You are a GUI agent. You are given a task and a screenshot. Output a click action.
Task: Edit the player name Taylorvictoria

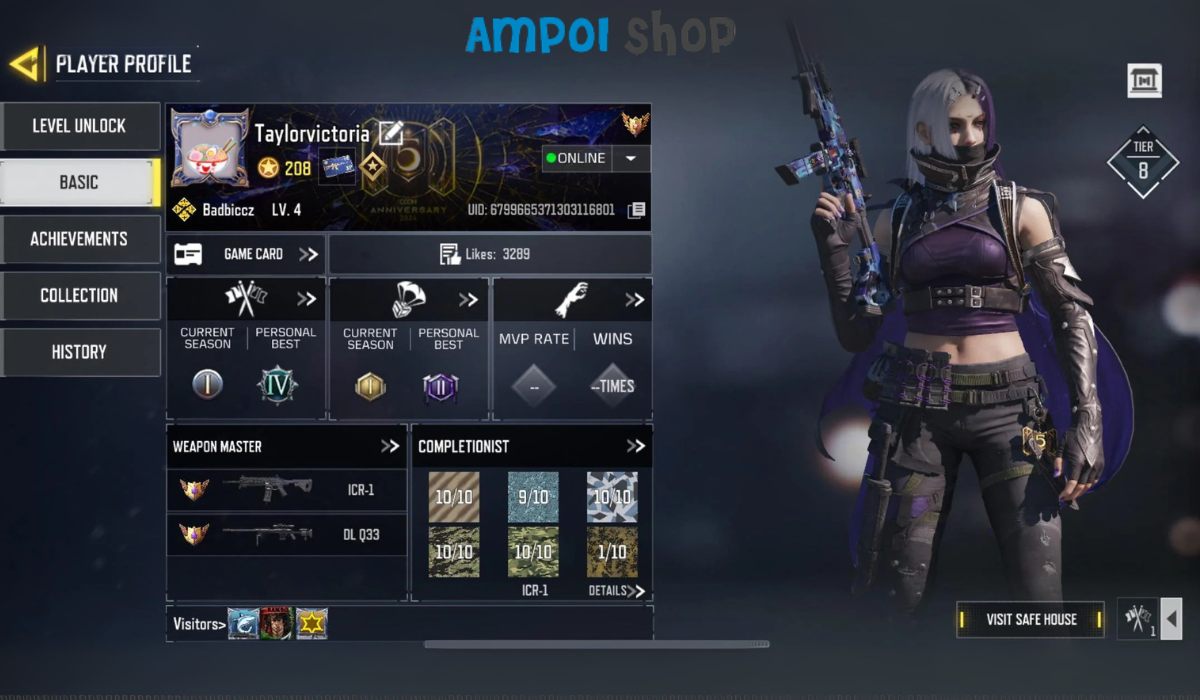[390, 133]
